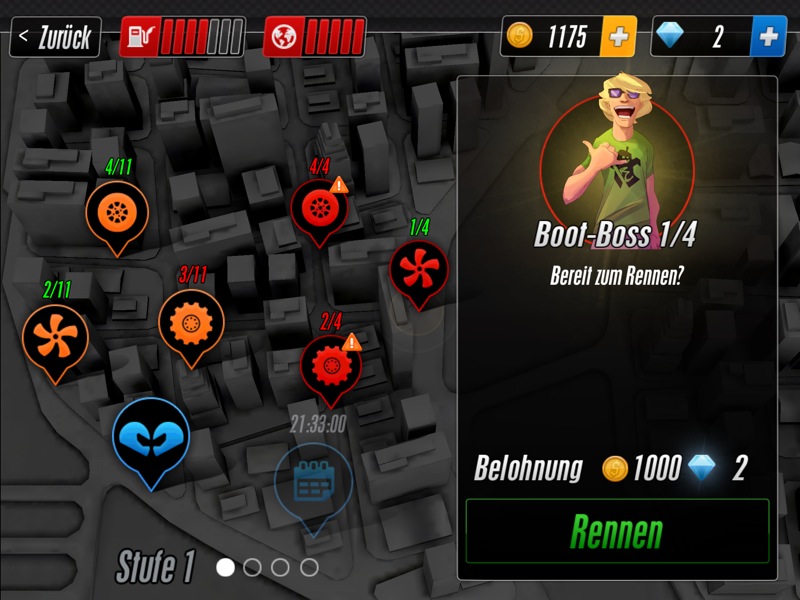Click the fuel gauge indicator

(181, 37)
